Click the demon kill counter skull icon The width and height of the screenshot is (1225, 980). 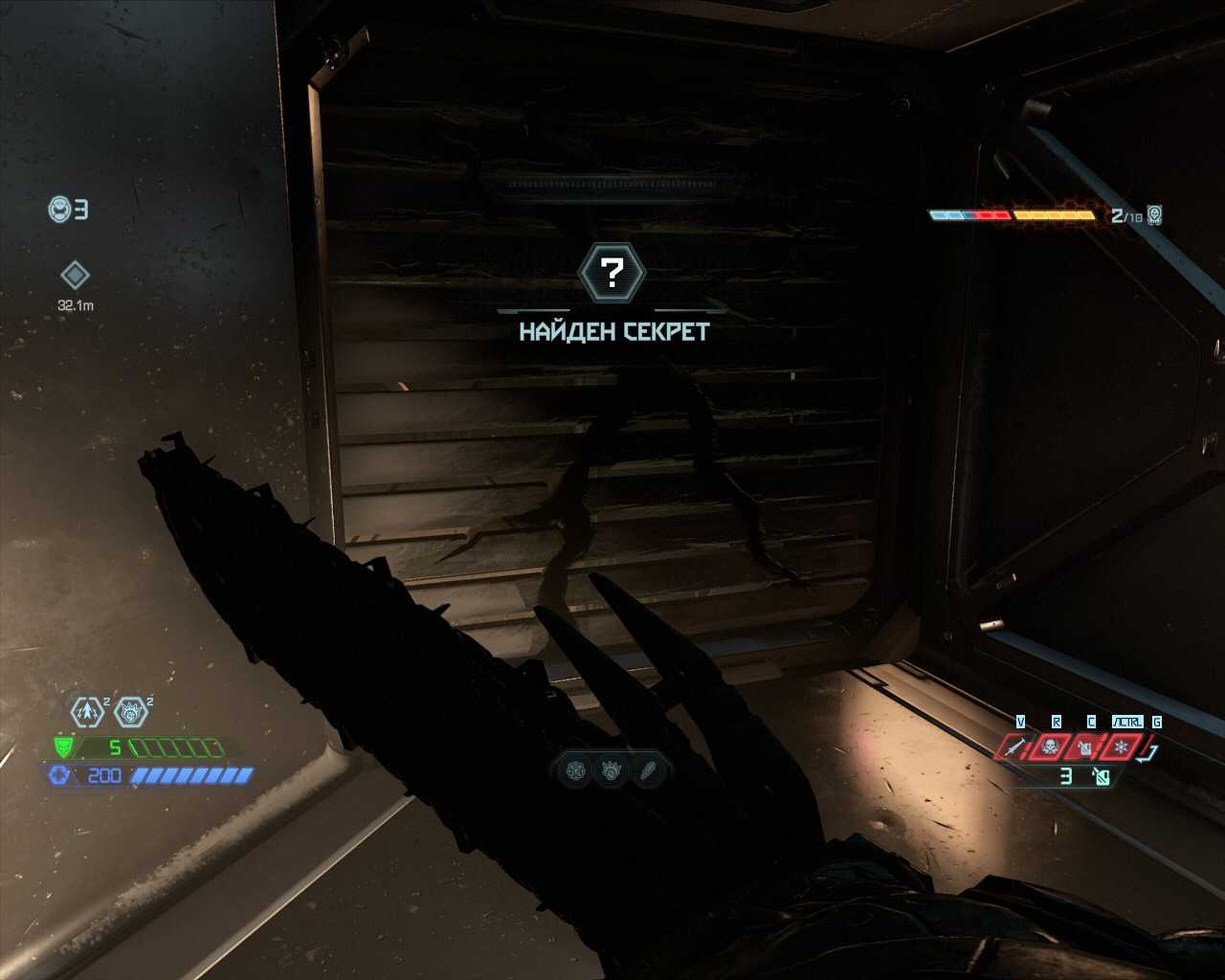click(1155, 214)
